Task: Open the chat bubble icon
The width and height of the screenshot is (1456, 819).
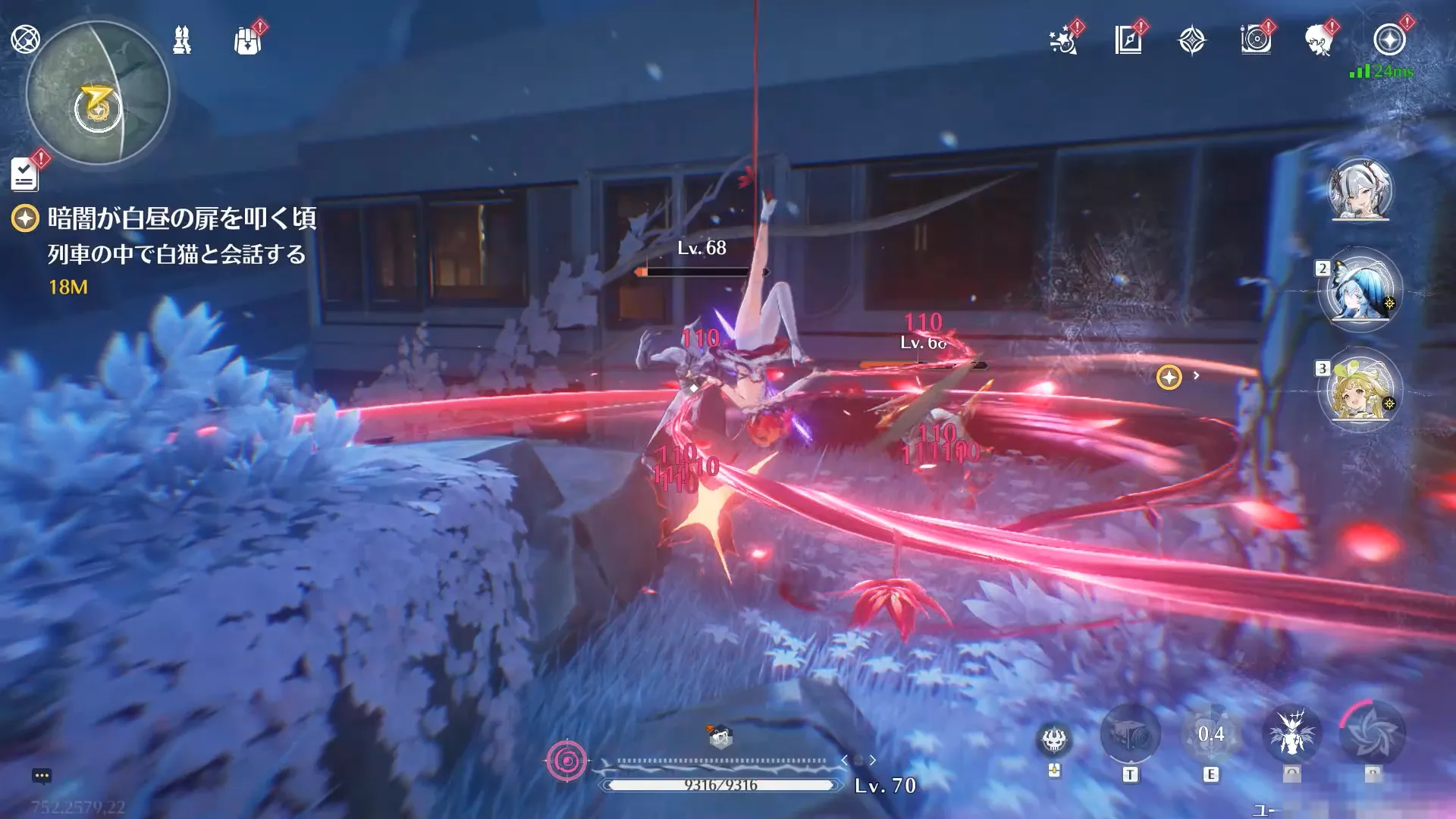Action: (x=42, y=776)
